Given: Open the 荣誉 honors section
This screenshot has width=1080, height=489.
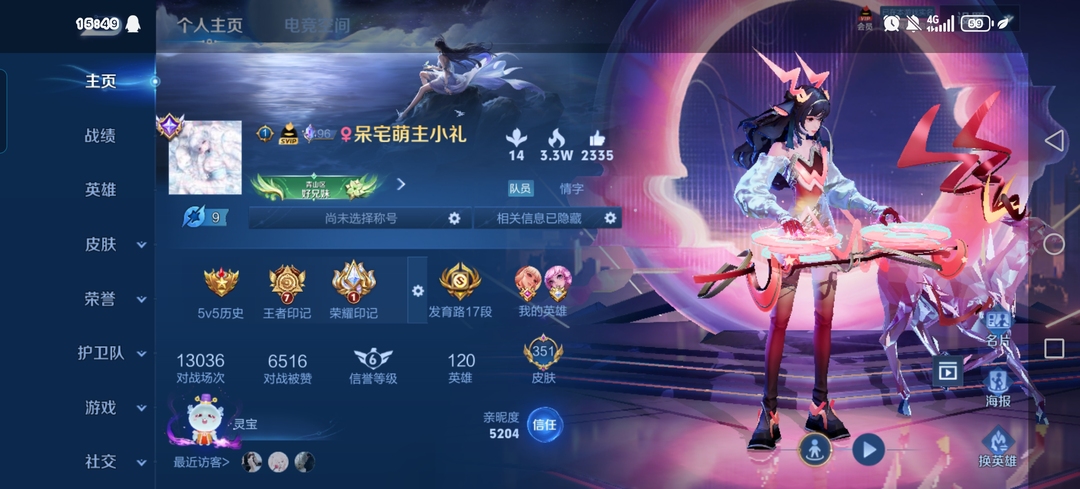Looking at the screenshot, I should [113, 298].
